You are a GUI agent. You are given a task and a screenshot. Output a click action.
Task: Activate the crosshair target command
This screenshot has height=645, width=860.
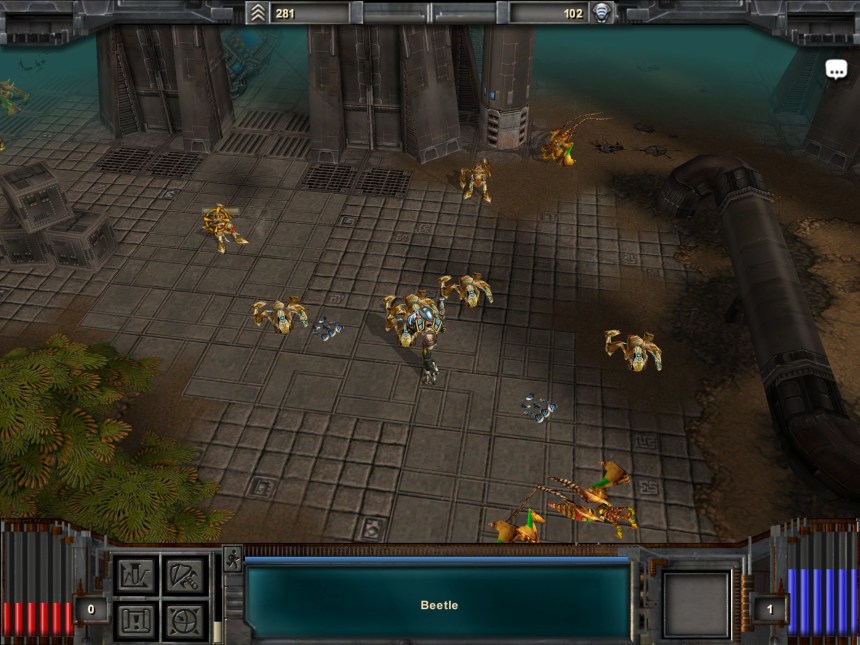point(184,620)
